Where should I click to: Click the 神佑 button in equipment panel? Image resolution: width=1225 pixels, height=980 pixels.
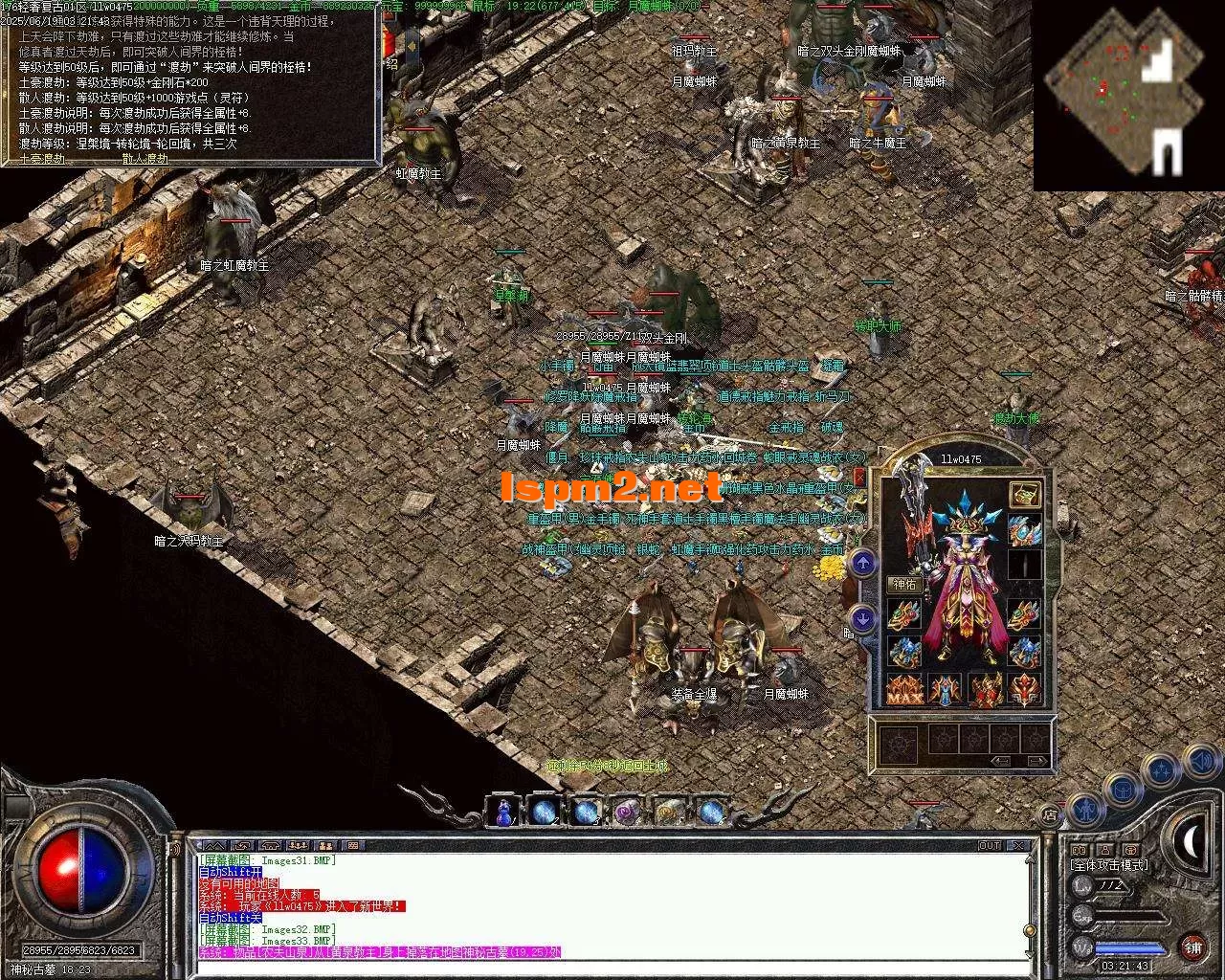pos(904,584)
